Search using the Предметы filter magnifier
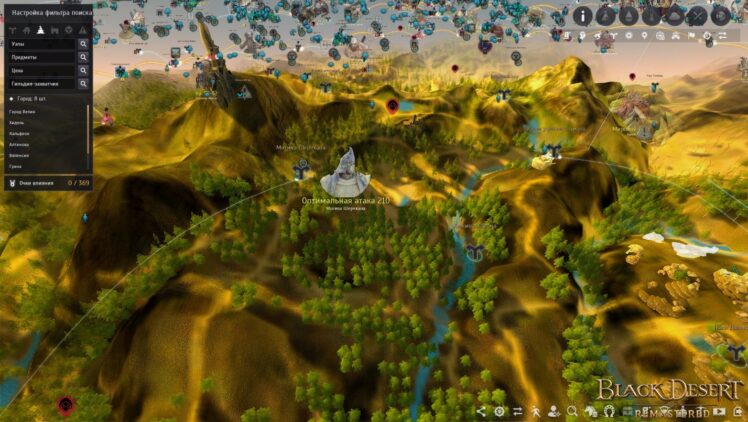The width and height of the screenshot is (748, 422). (x=83, y=57)
